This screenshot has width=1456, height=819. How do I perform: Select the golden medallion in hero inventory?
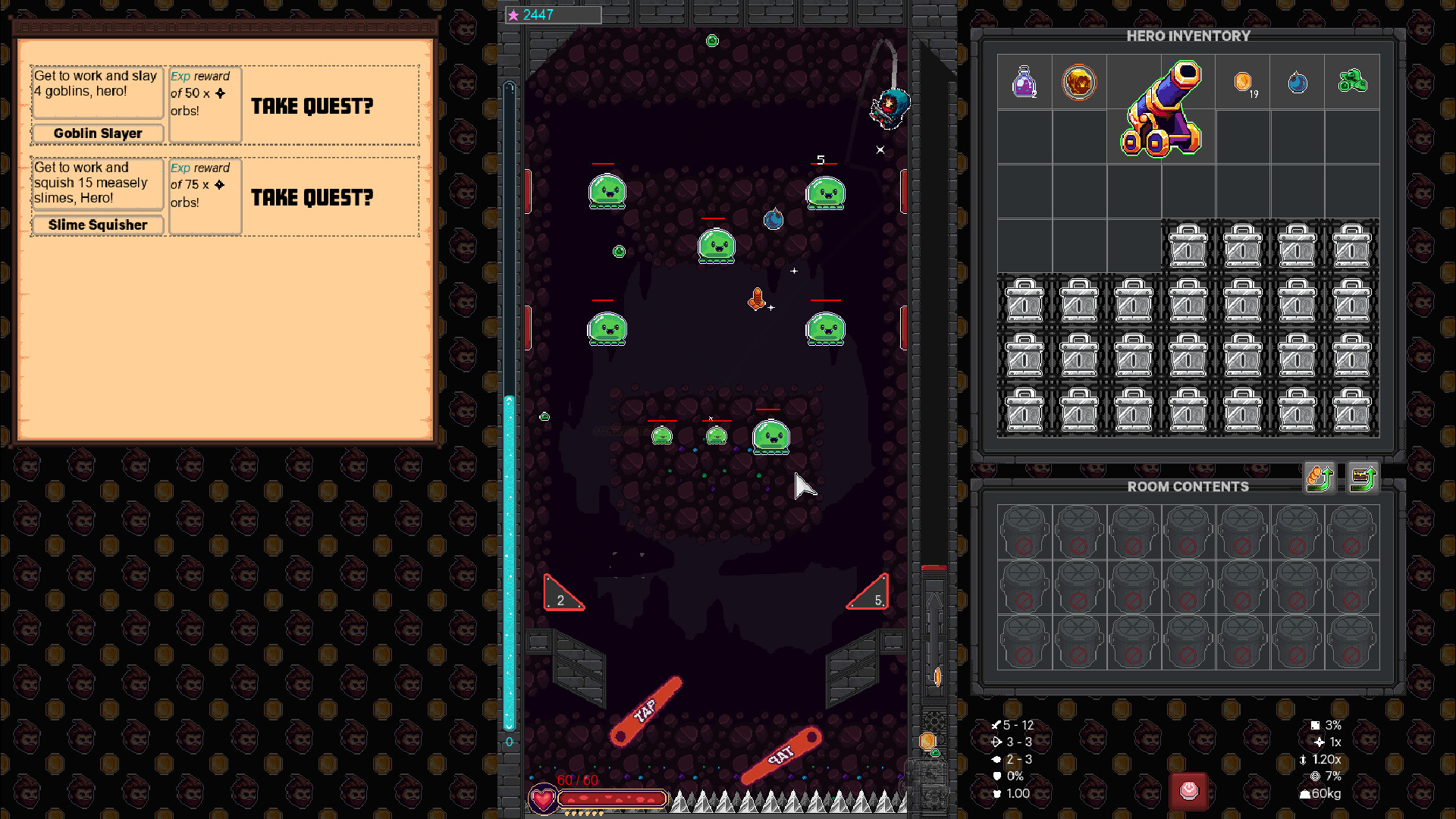pos(1079,83)
